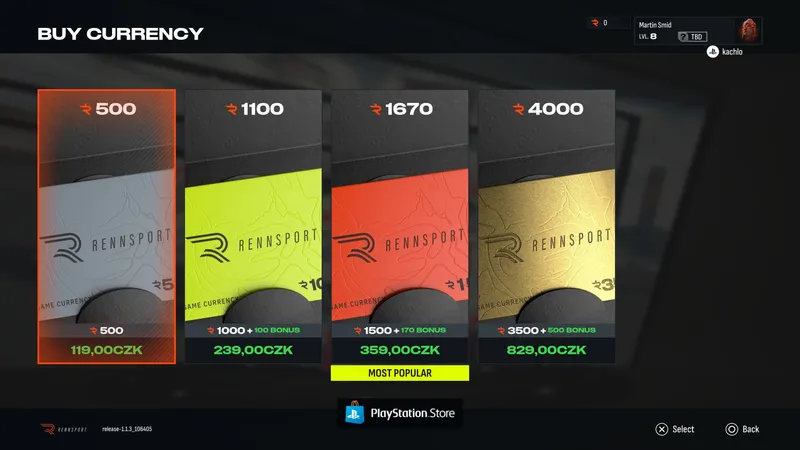Pick the 1670 most popular currency pack
Viewport: 800px width, 450px height.
pos(400,227)
